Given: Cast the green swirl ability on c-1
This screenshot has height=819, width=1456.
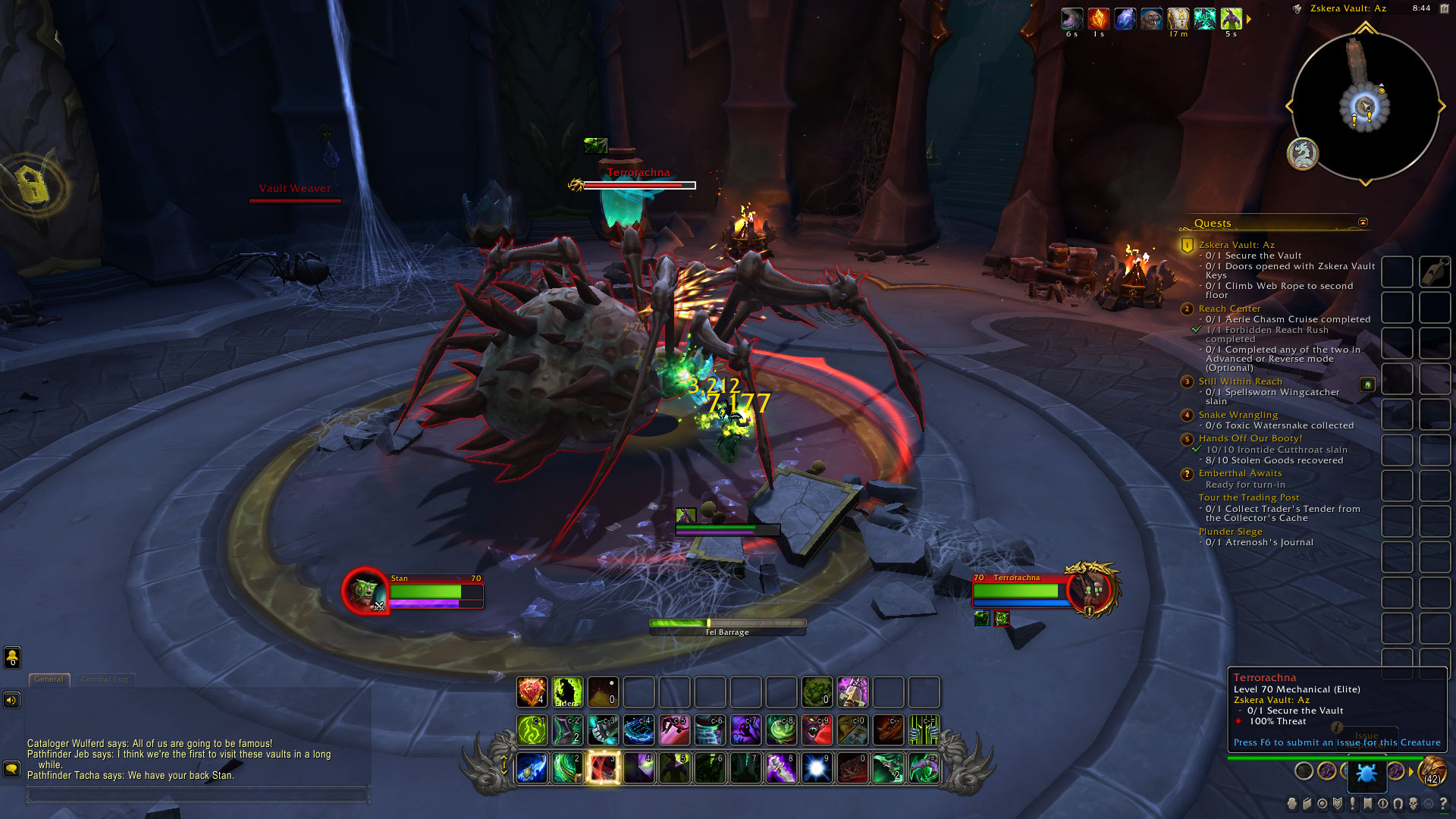Looking at the screenshot, I should pyautogui.click(x=532, y=730).
